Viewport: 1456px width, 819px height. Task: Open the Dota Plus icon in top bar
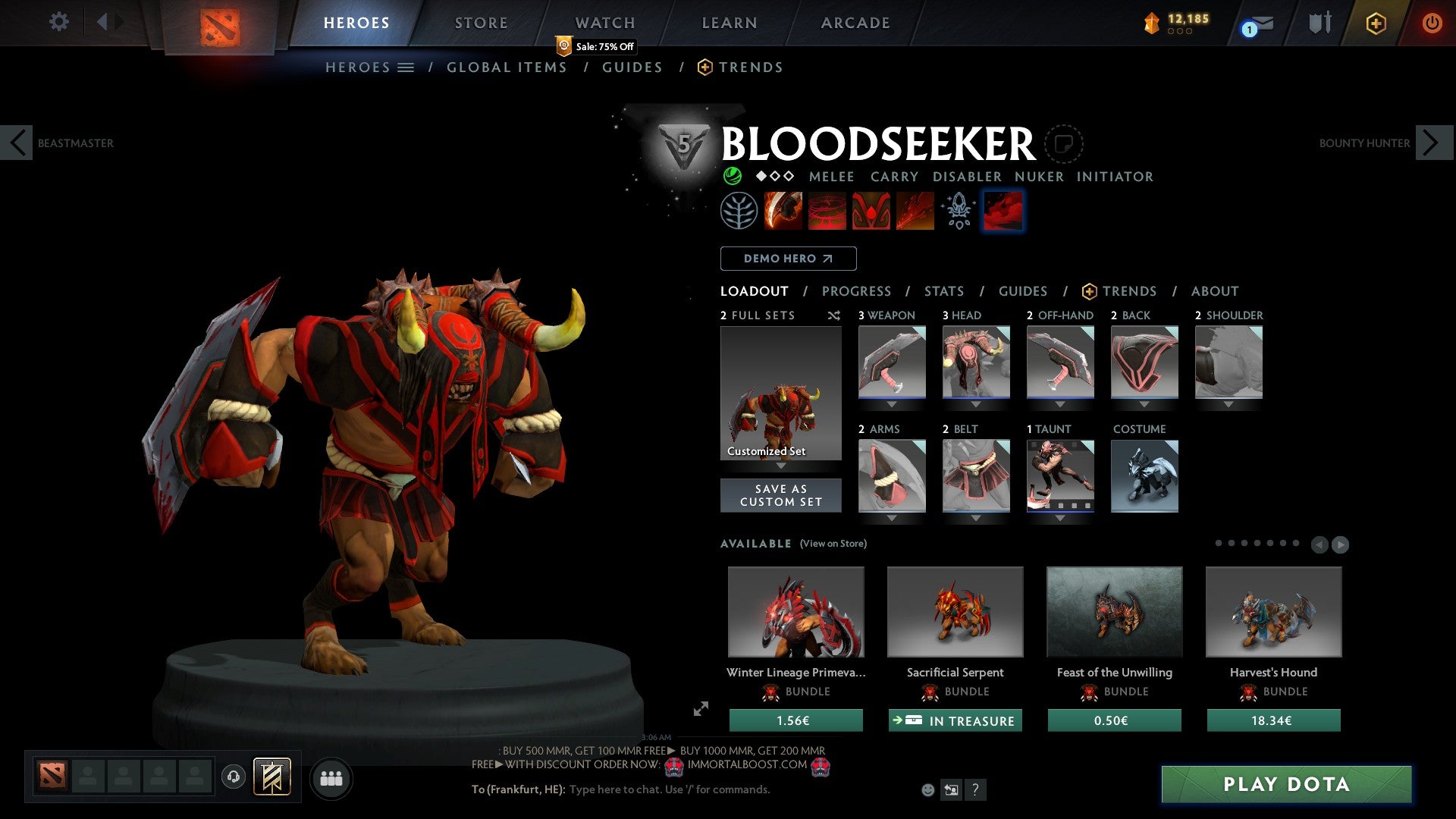click(1375, 24)
